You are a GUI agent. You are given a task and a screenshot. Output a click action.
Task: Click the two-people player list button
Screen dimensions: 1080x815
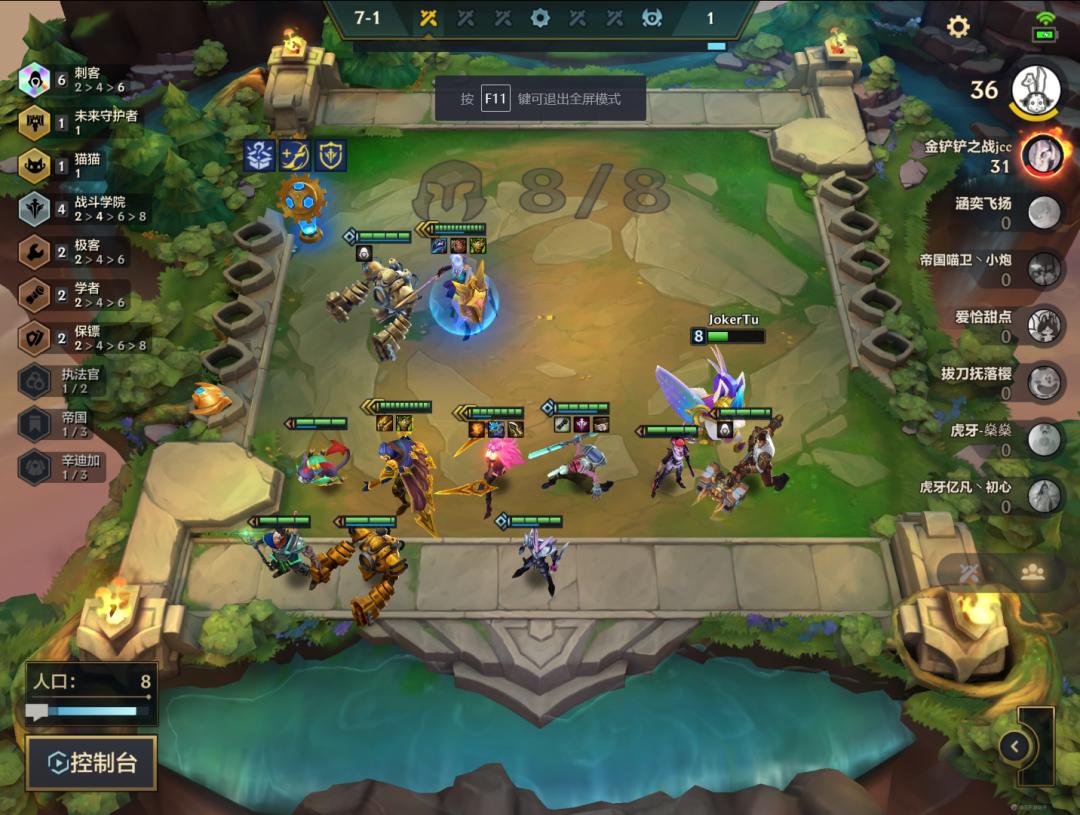pos(1033,572)
